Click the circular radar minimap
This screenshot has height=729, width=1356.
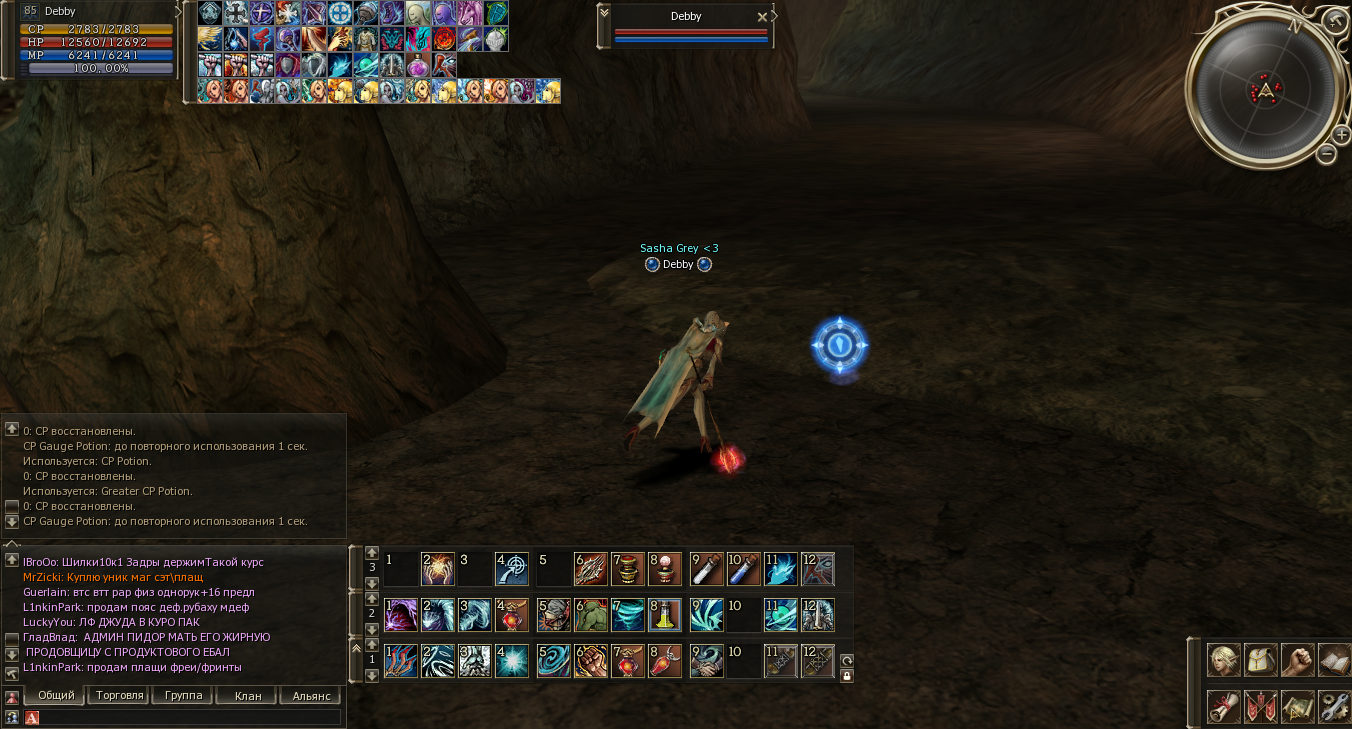click(1266, 92)
